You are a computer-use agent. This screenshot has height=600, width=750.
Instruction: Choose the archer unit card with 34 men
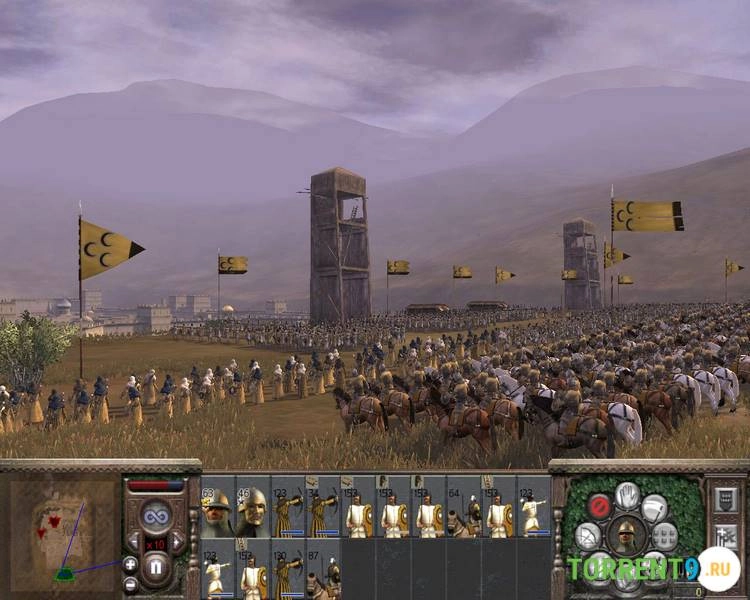[323, 512]
